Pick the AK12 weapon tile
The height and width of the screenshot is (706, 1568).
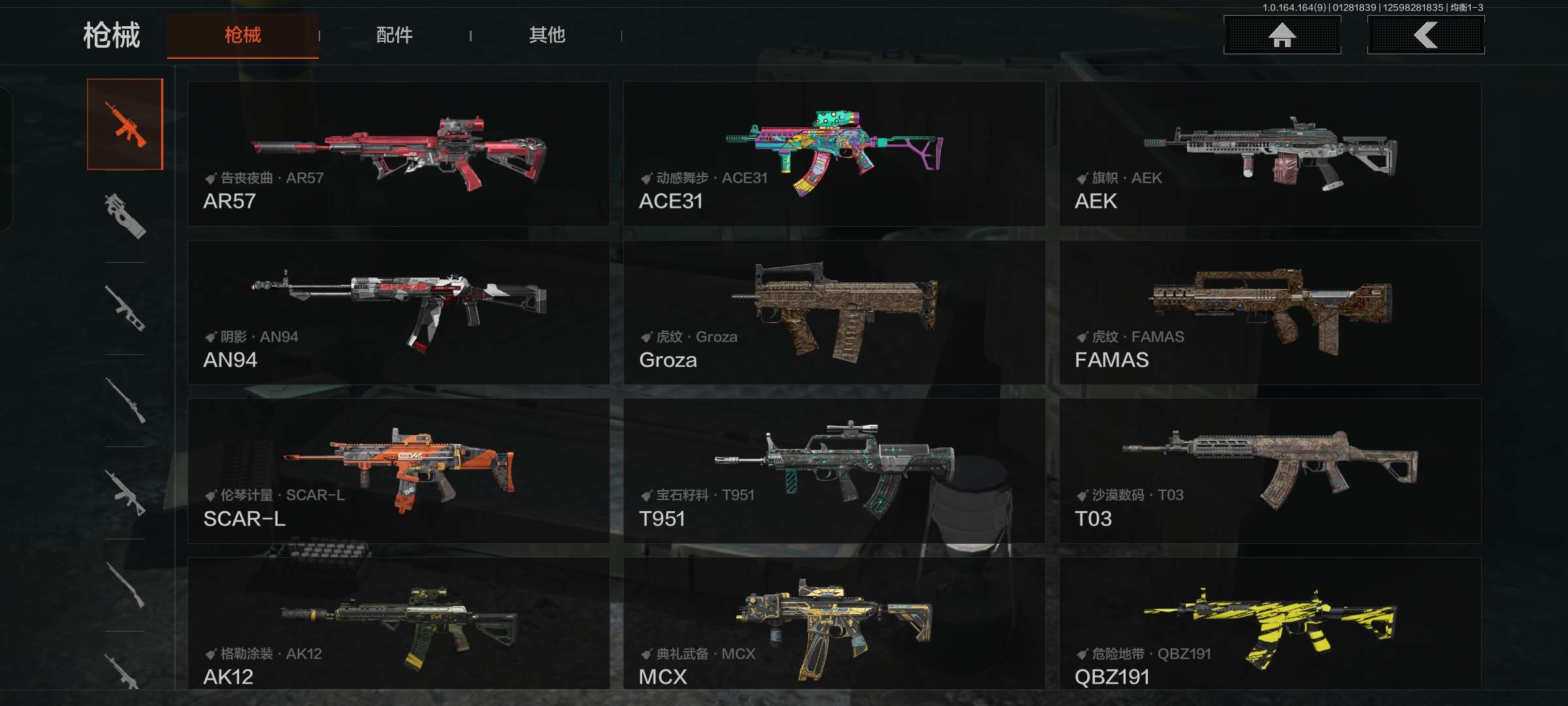[398, 624]
